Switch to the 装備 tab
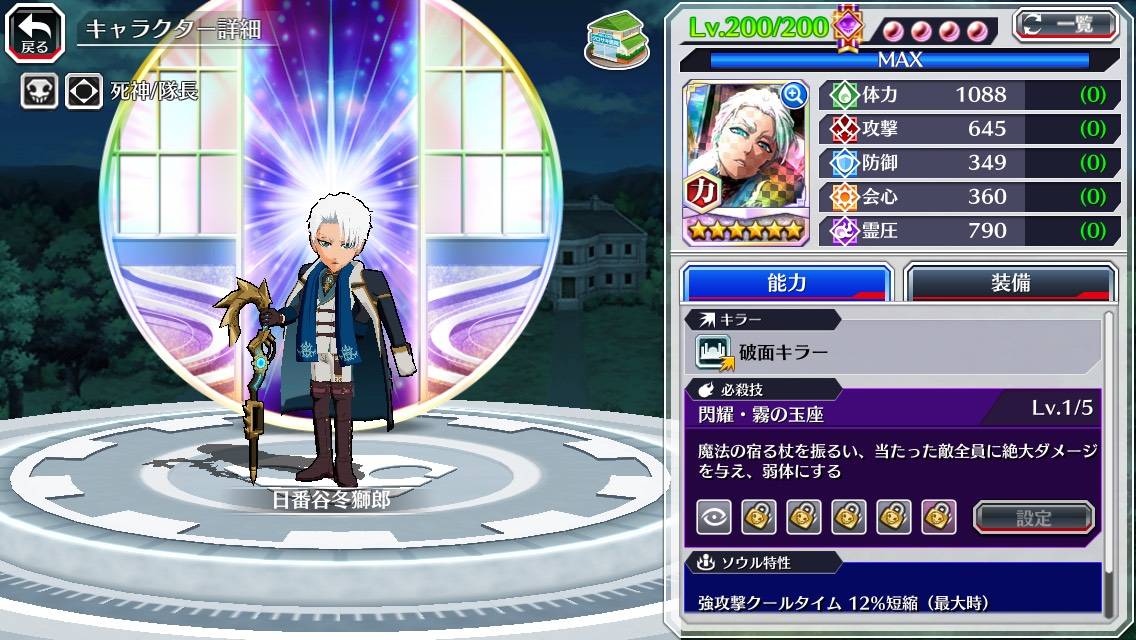Viewport: 1136px width, 640px height. coord(1010,283)
